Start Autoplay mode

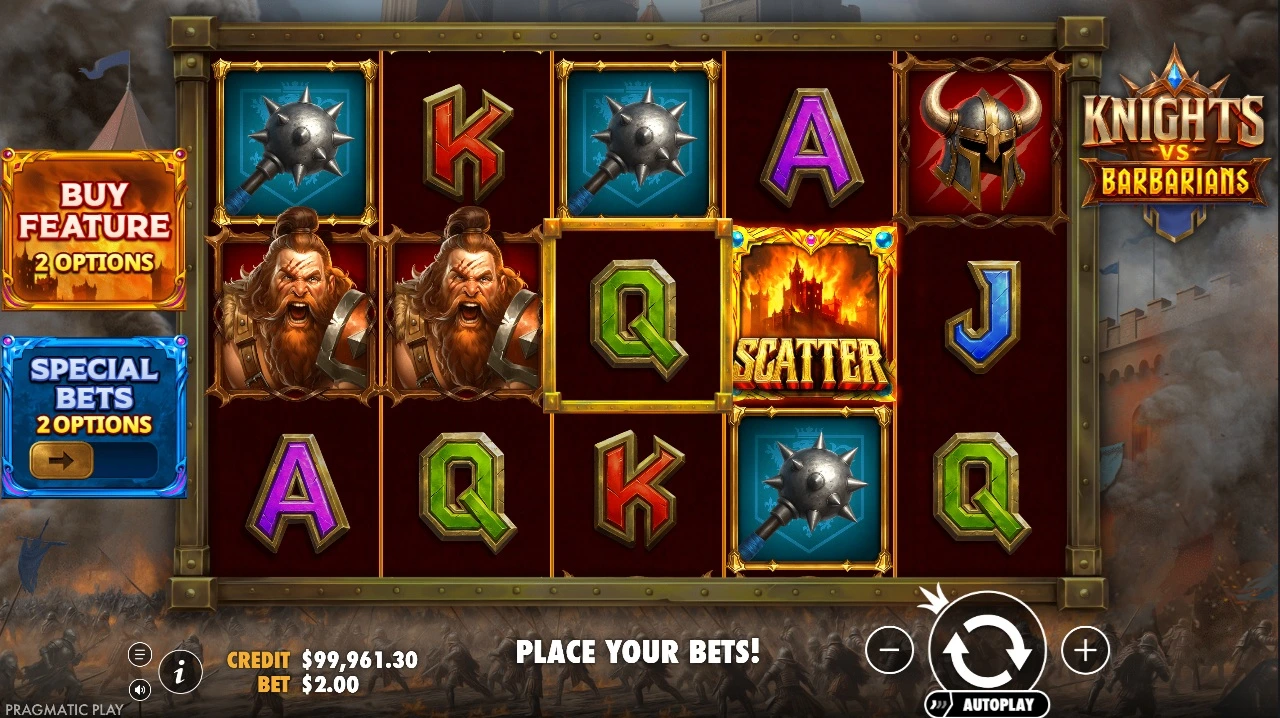click(x=987, y=704)
